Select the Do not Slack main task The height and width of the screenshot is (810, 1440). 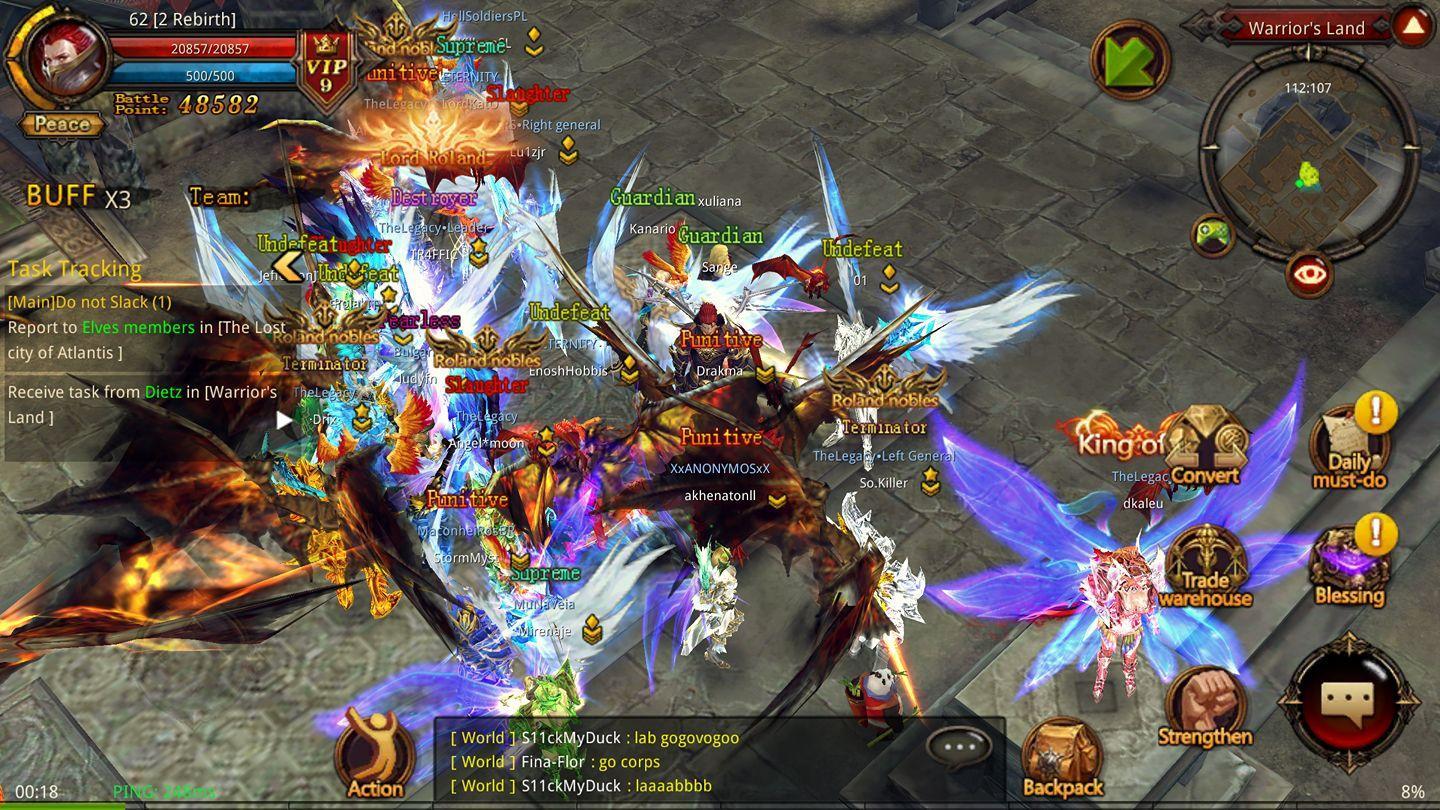[90, 302]
